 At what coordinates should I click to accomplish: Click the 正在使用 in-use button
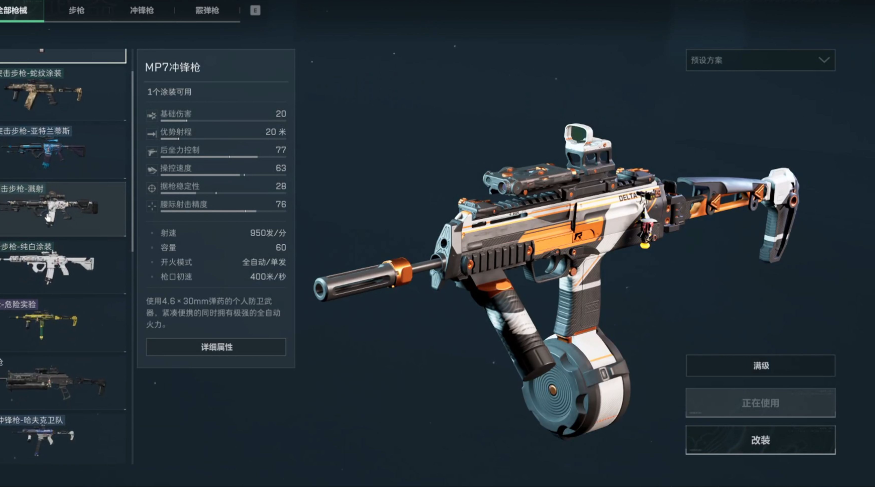[760, 403]
